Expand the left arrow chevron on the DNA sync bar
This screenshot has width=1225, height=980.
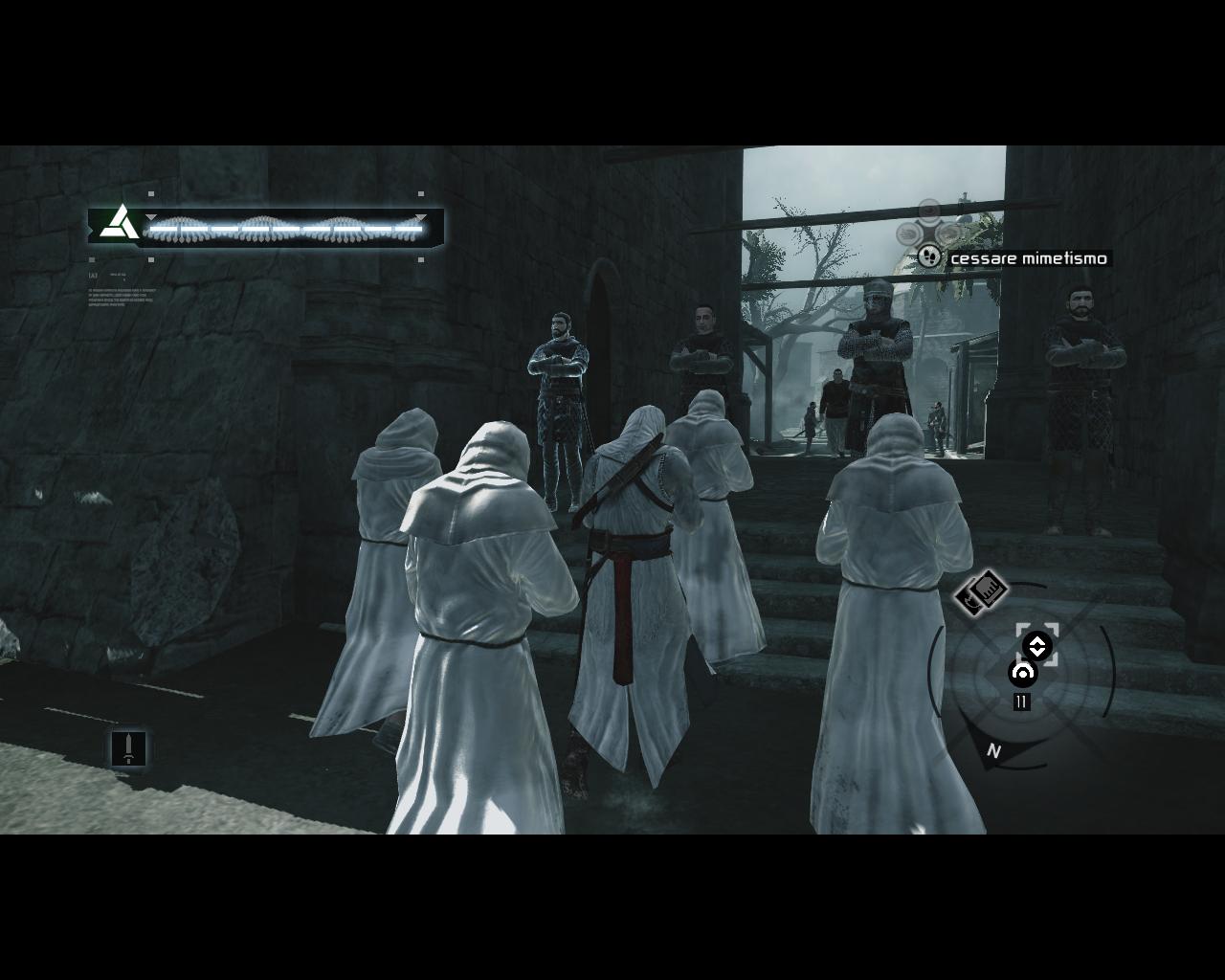[151, 216]
